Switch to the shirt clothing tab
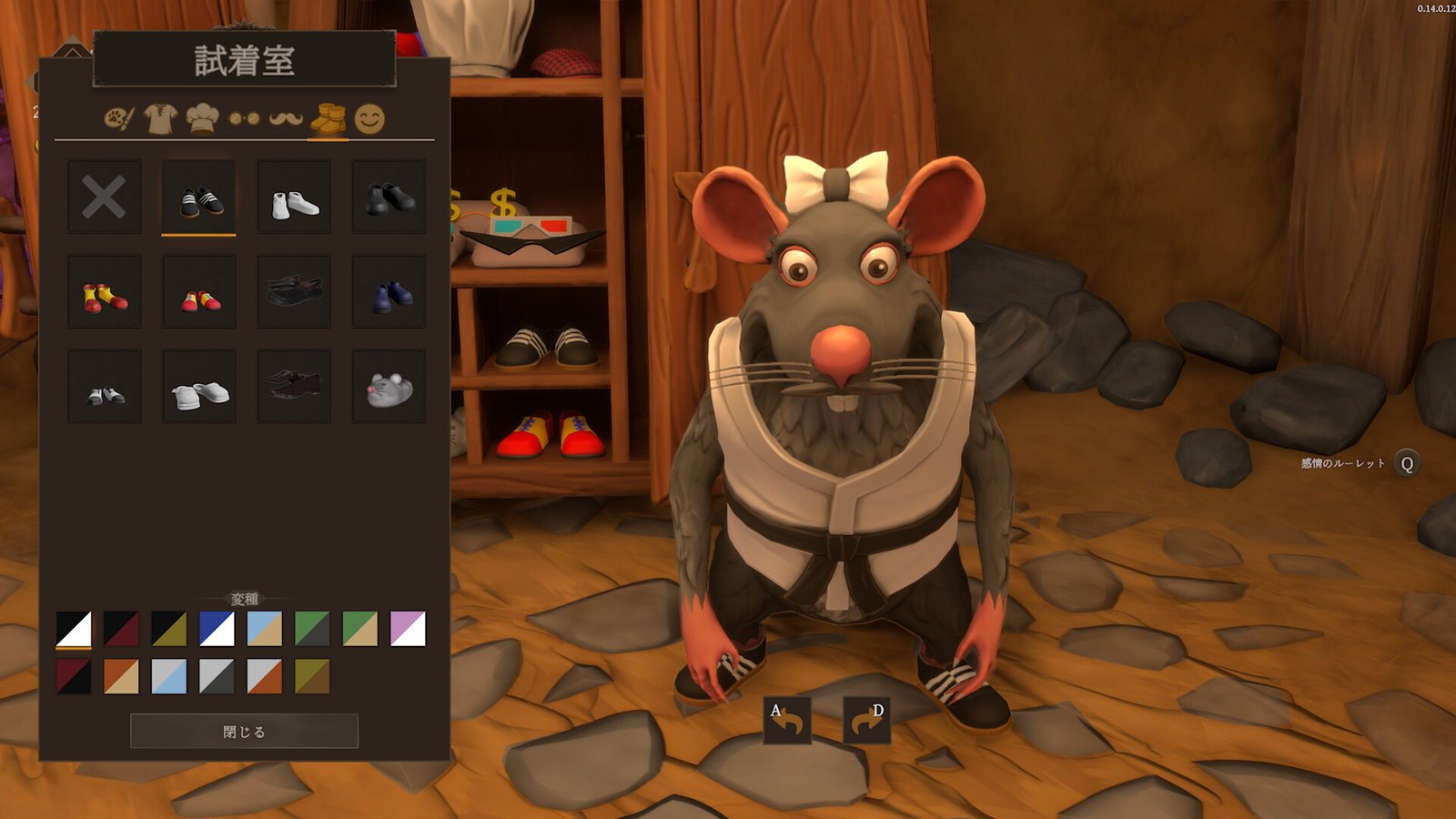Screen dimensions: 1456x819 (x=160, y=118)
